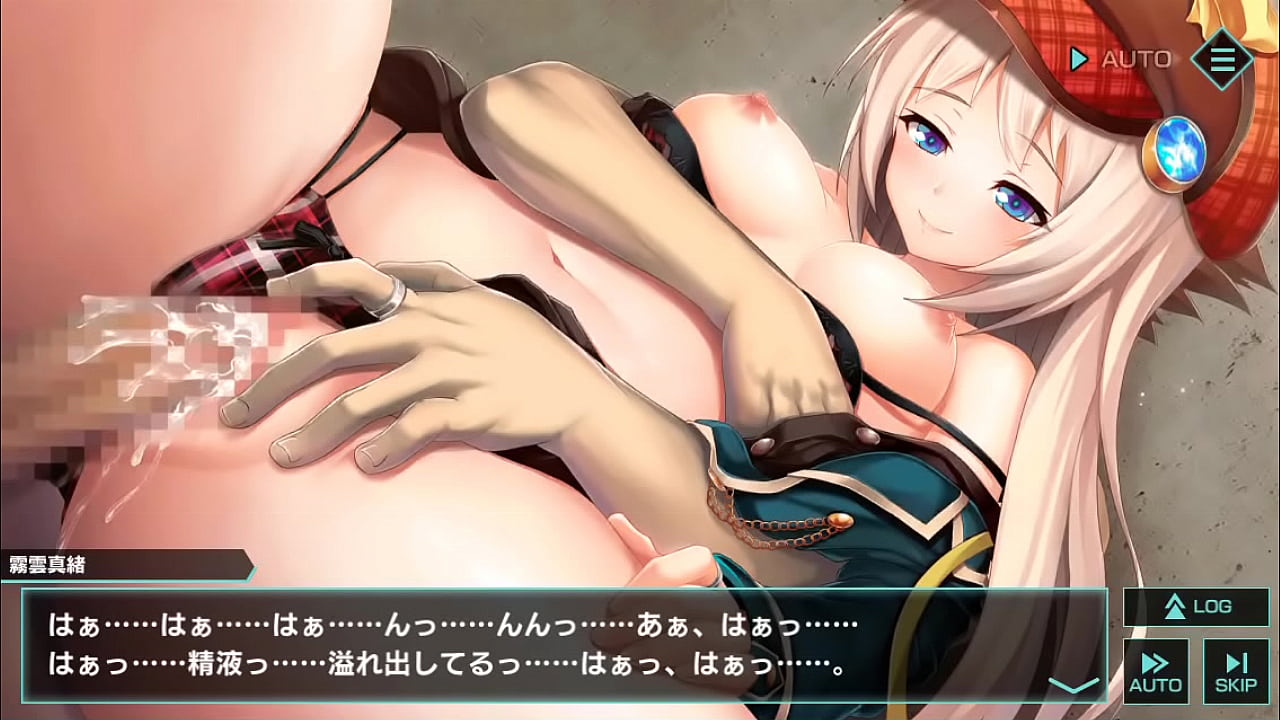
Task: Open the hamburger menu icon
Action: click(1221, 59)
